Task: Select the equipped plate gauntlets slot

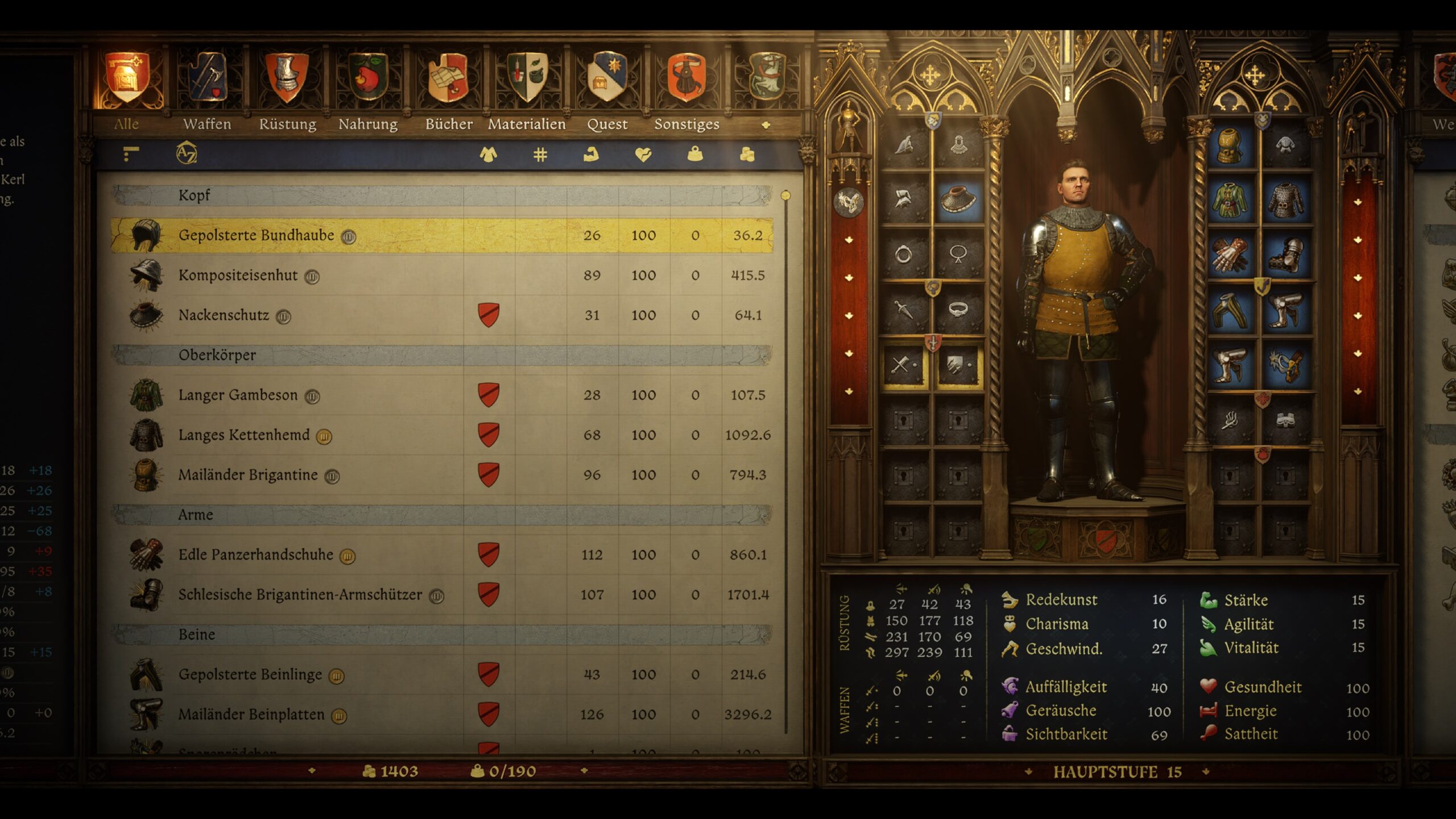Action: click(1230, 255)
